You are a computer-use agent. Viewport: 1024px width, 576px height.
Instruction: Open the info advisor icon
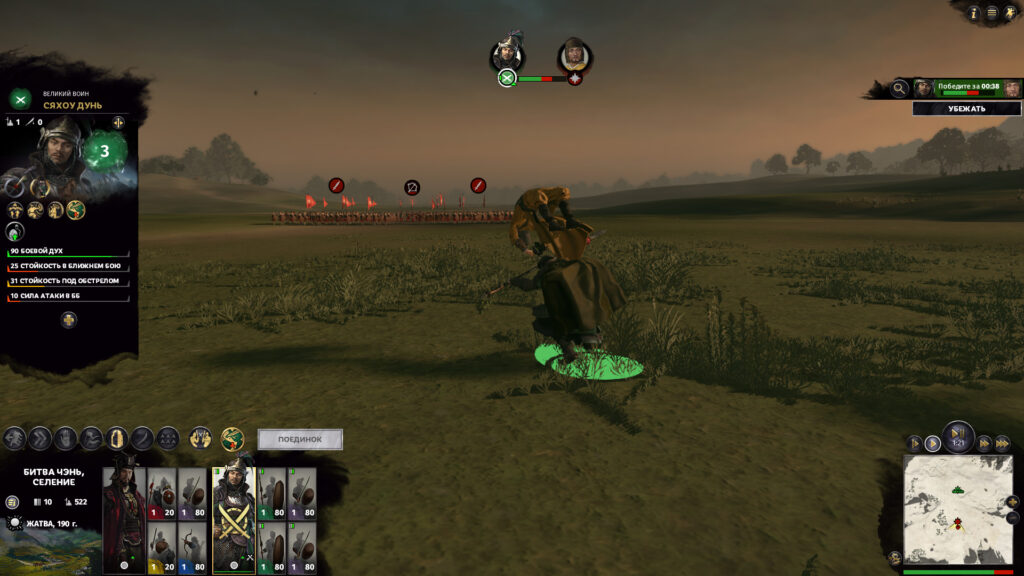click(973, 13)
